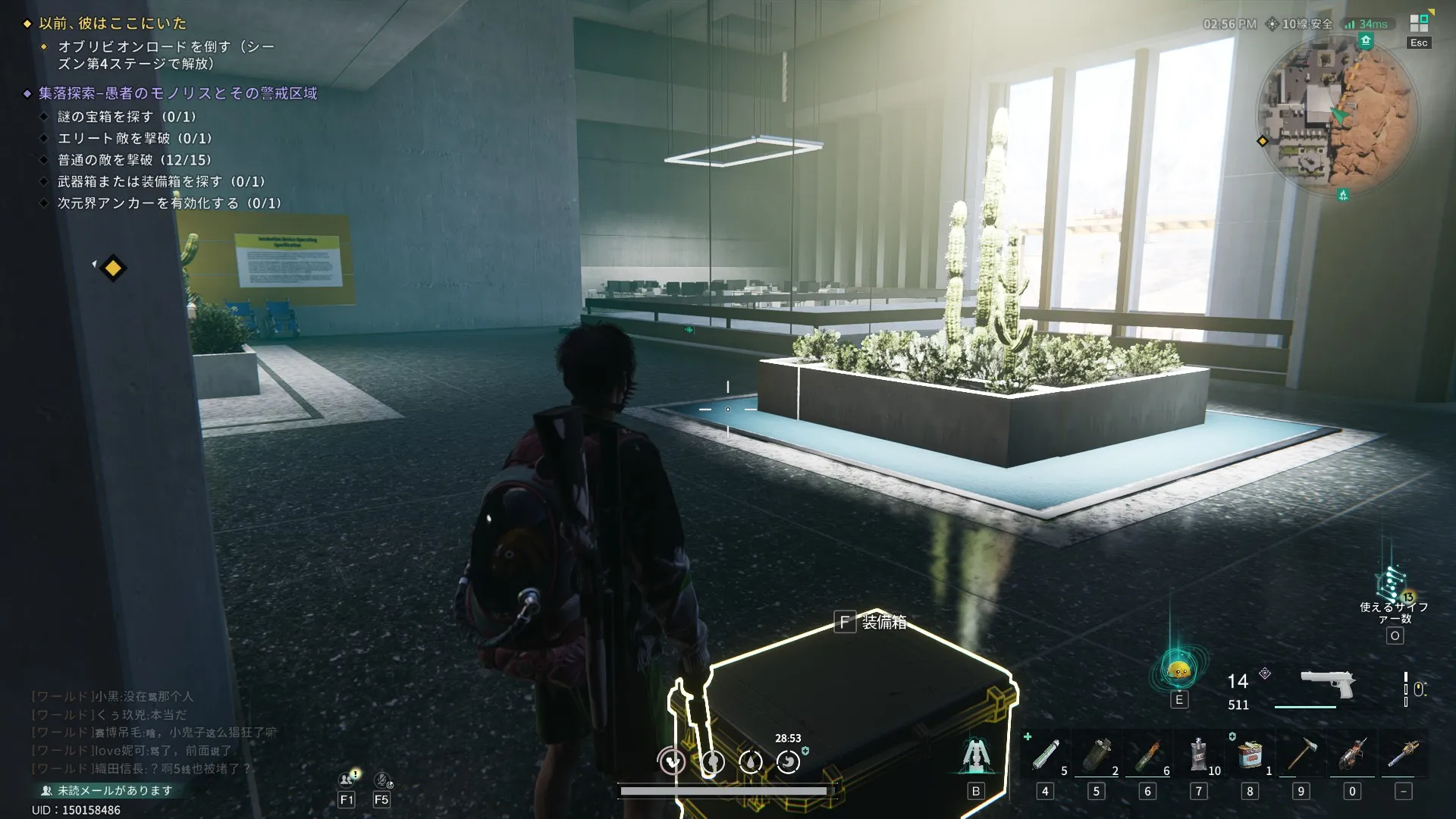
Task: Select the grenade hotbar slot
Action: 1096,755
